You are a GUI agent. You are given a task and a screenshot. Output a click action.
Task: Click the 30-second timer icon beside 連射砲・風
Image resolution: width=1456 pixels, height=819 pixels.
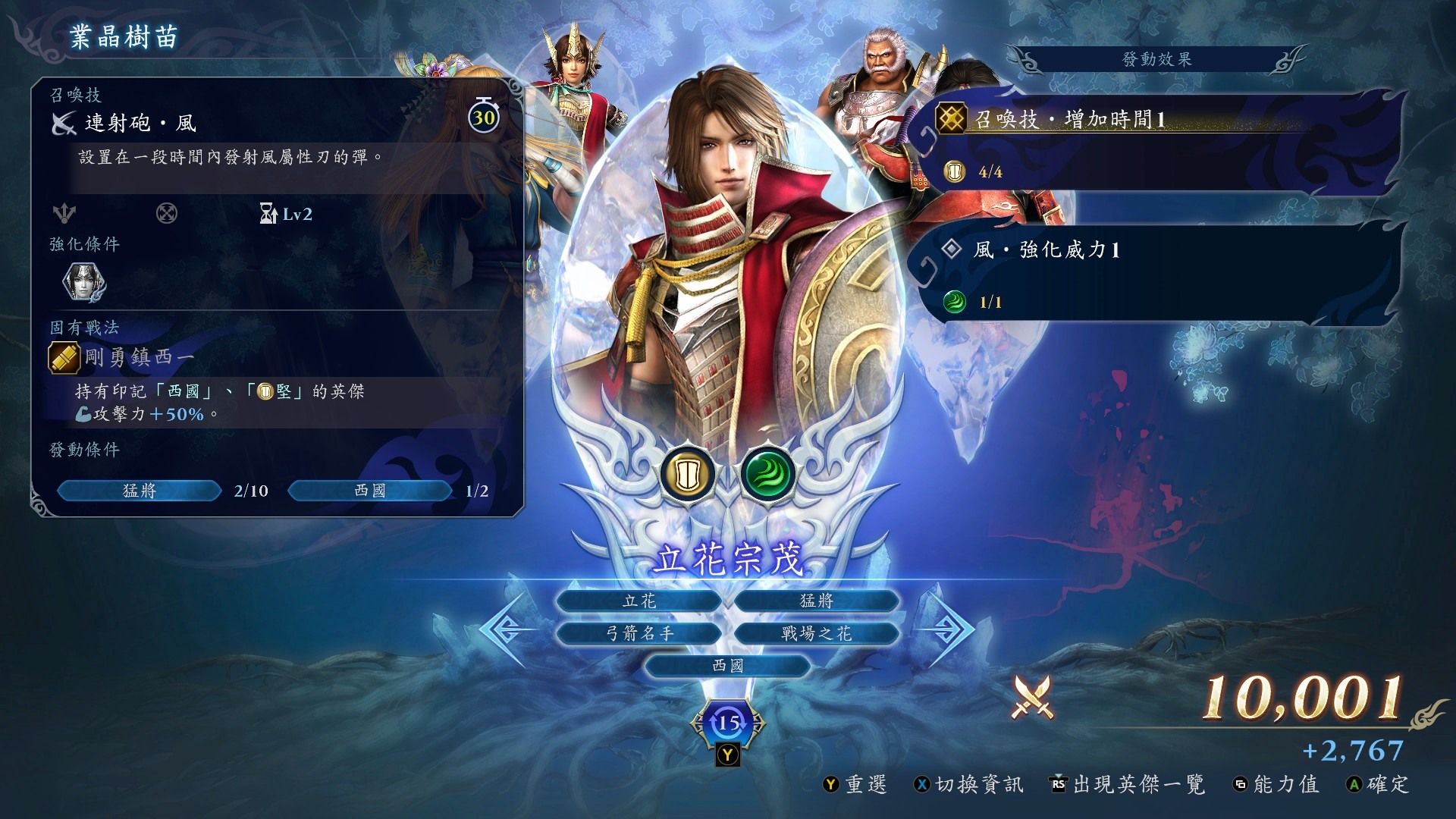coord(484,118)
